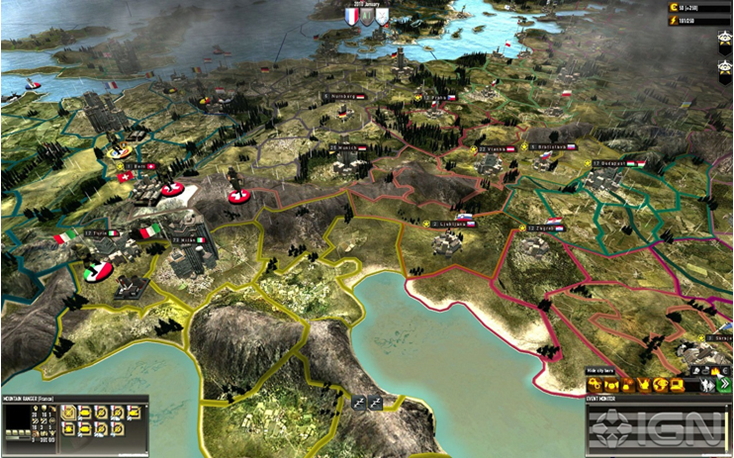Click the Budapest city bar label

click(x=614, y=163)
